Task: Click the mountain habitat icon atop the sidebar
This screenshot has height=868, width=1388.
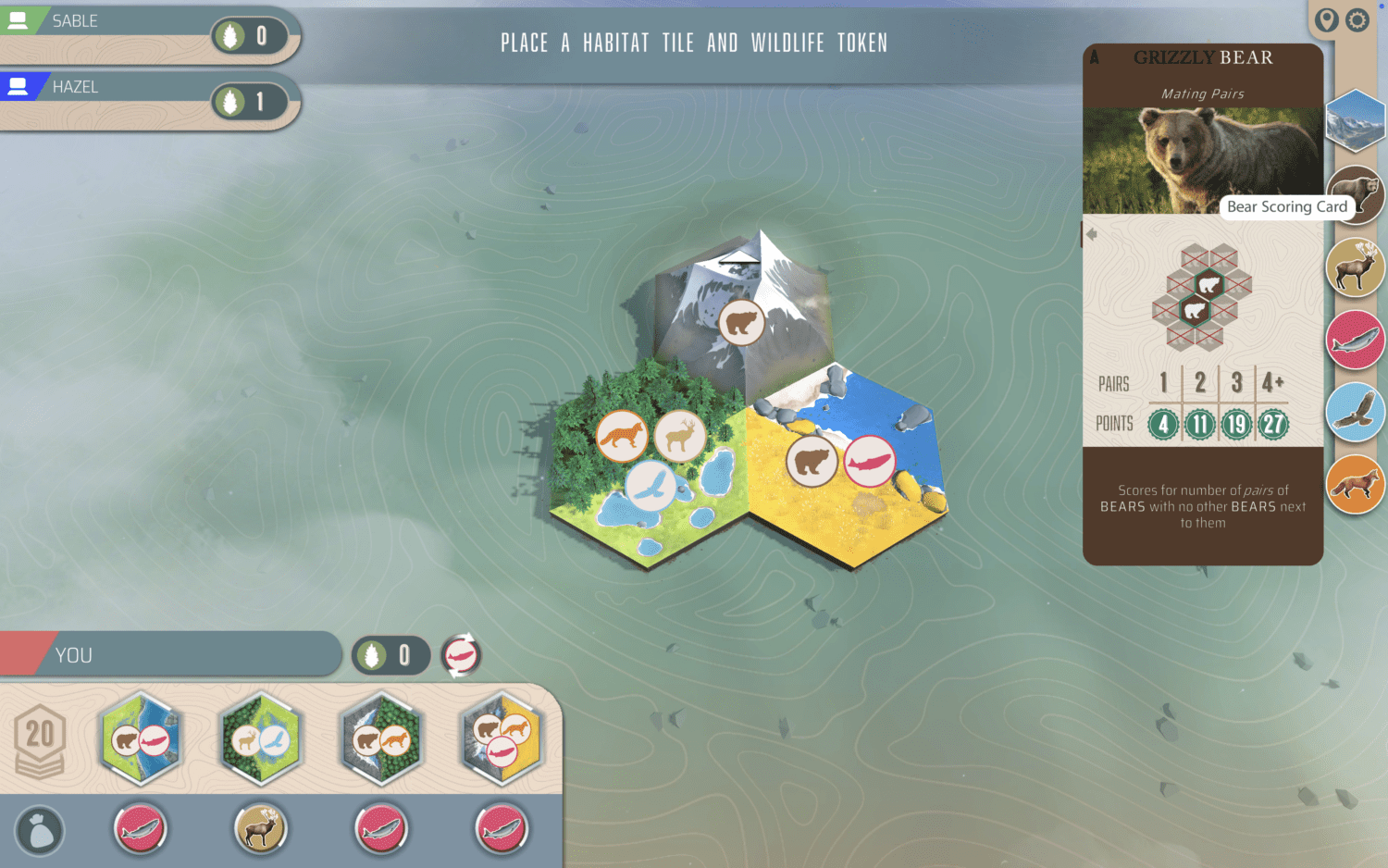Action: (x=1355, y=121)
